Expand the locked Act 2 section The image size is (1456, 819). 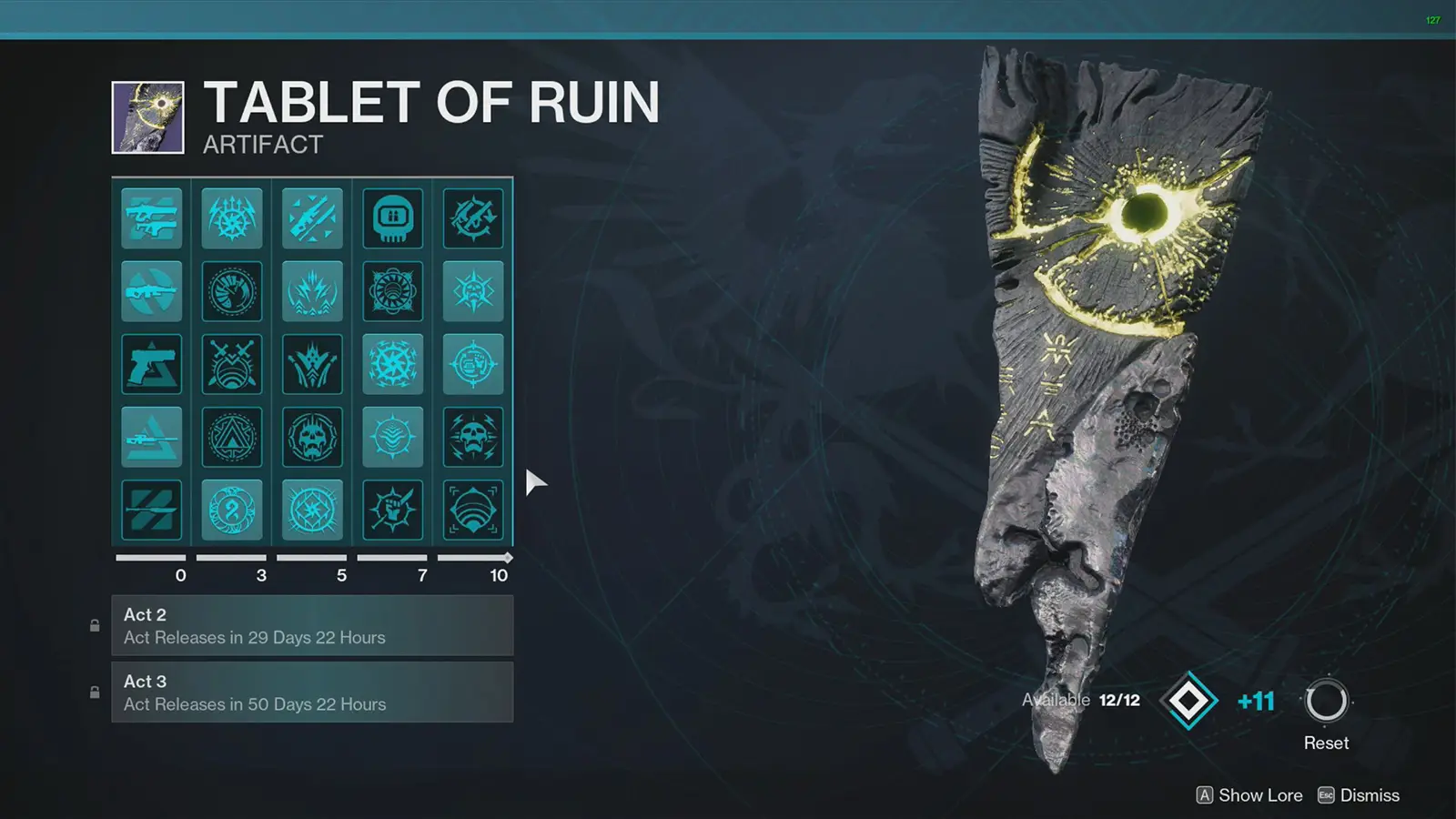[x=312, y=626]
